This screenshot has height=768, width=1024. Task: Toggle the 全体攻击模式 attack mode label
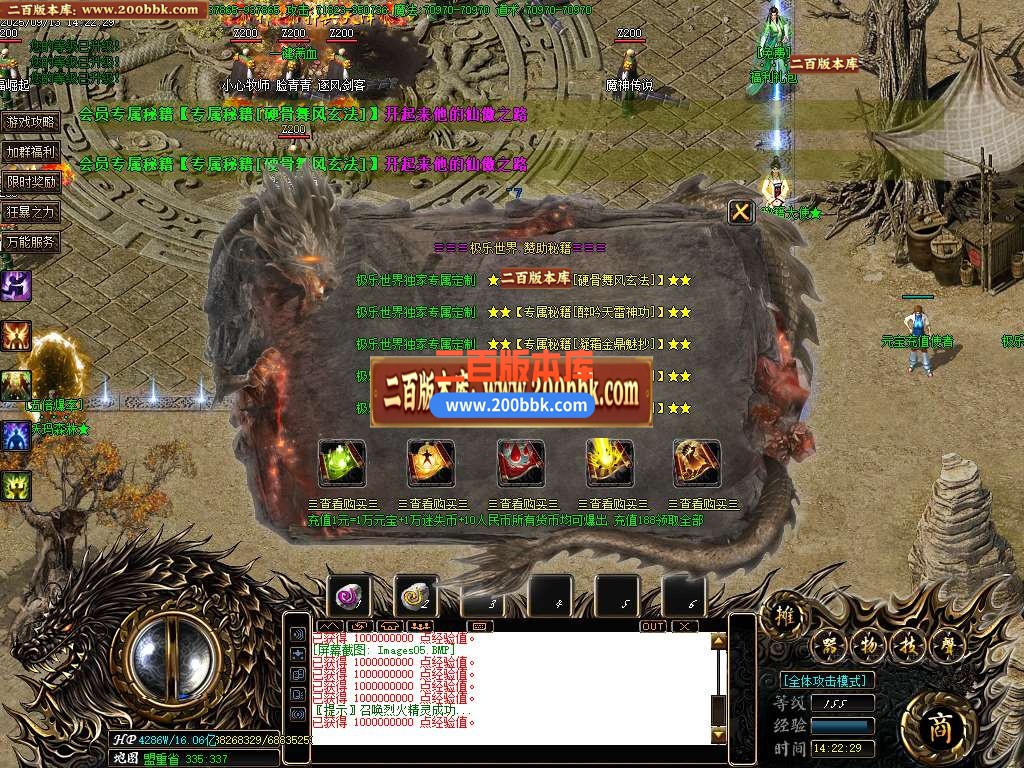coord(826,680)
